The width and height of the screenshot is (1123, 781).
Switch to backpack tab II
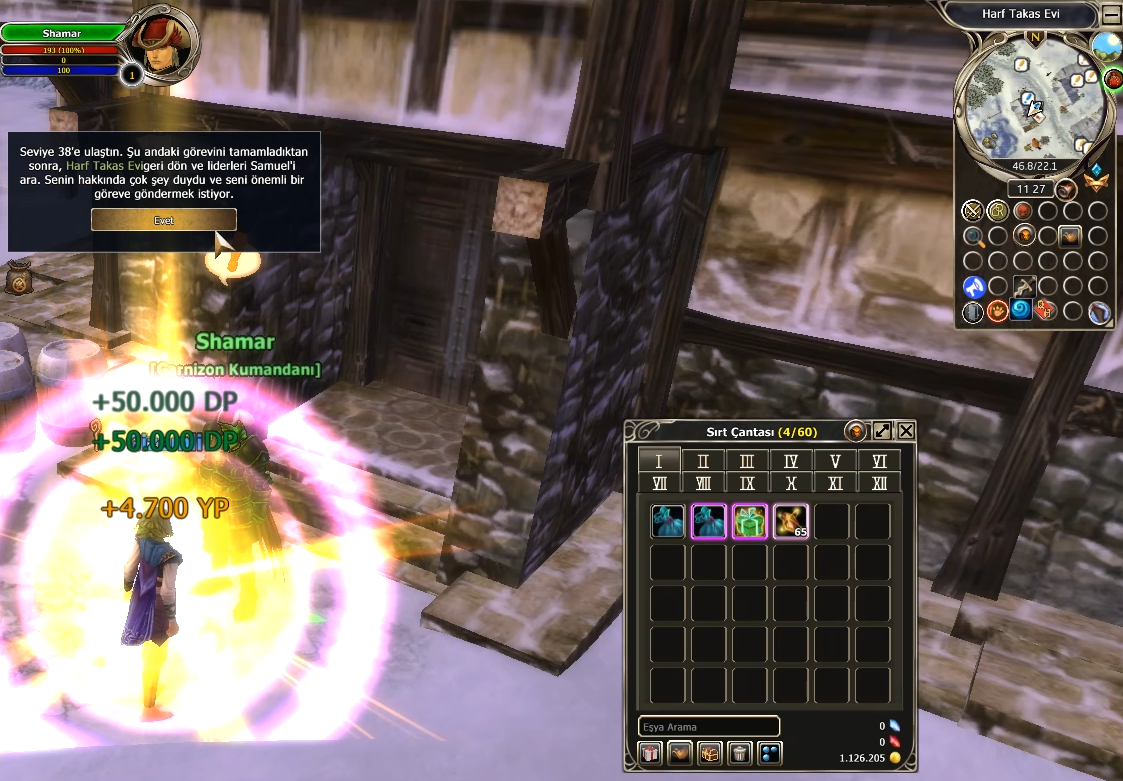[703, 461]
